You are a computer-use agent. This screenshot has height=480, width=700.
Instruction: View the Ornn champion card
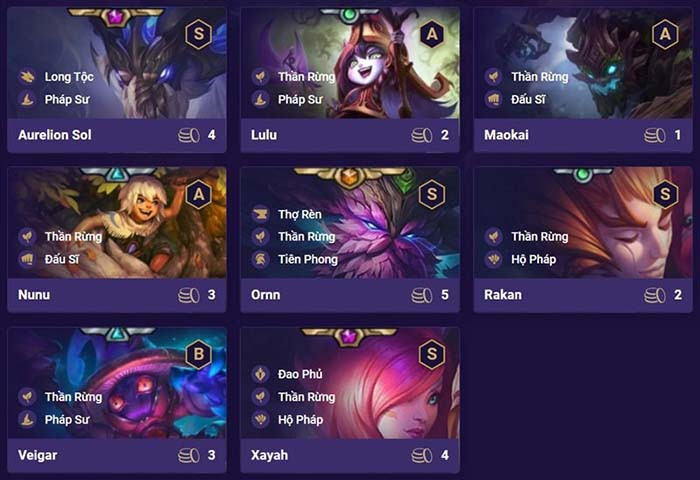coord(350,240)
